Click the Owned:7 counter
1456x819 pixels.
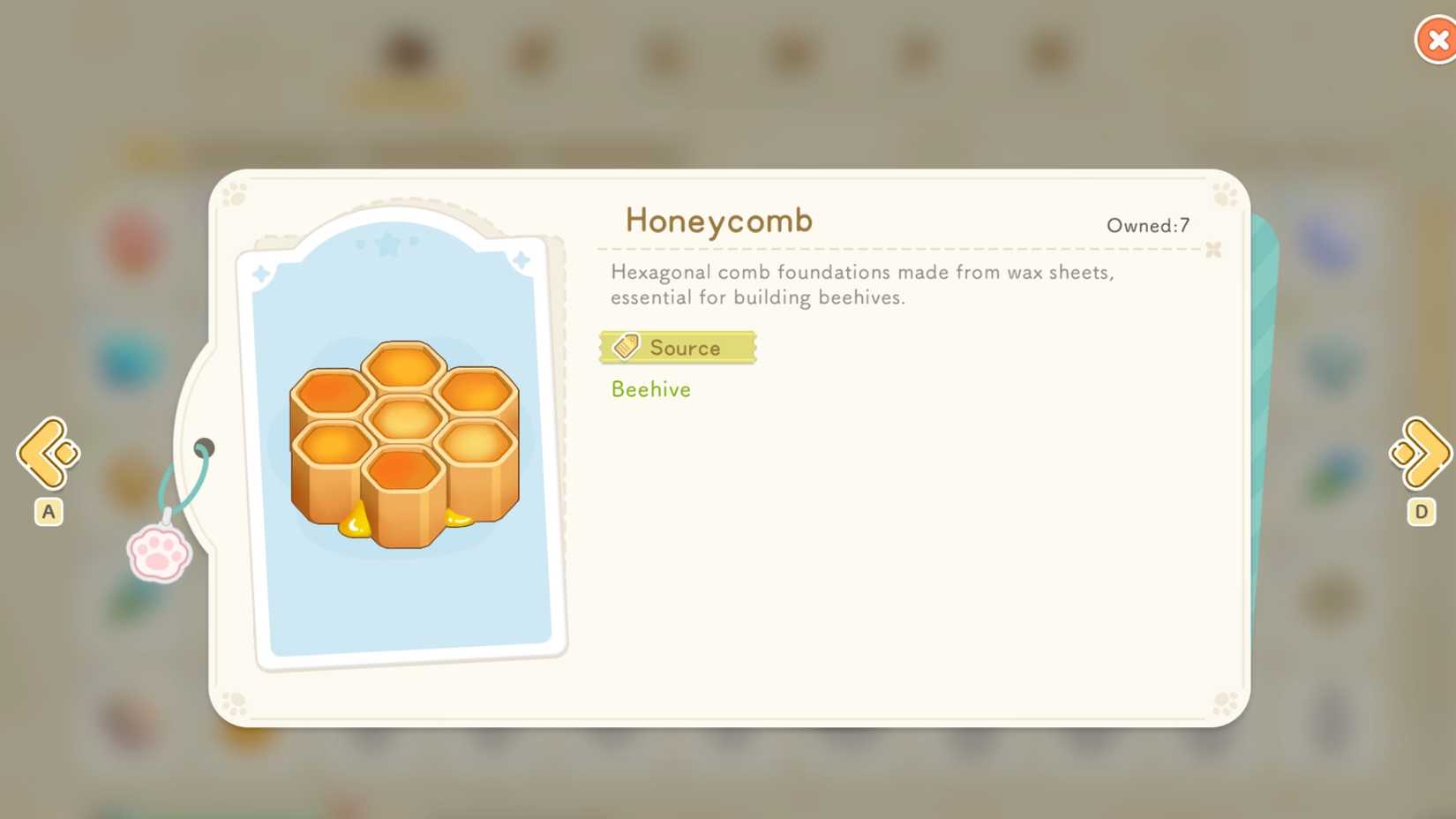tap(1147, 225)
